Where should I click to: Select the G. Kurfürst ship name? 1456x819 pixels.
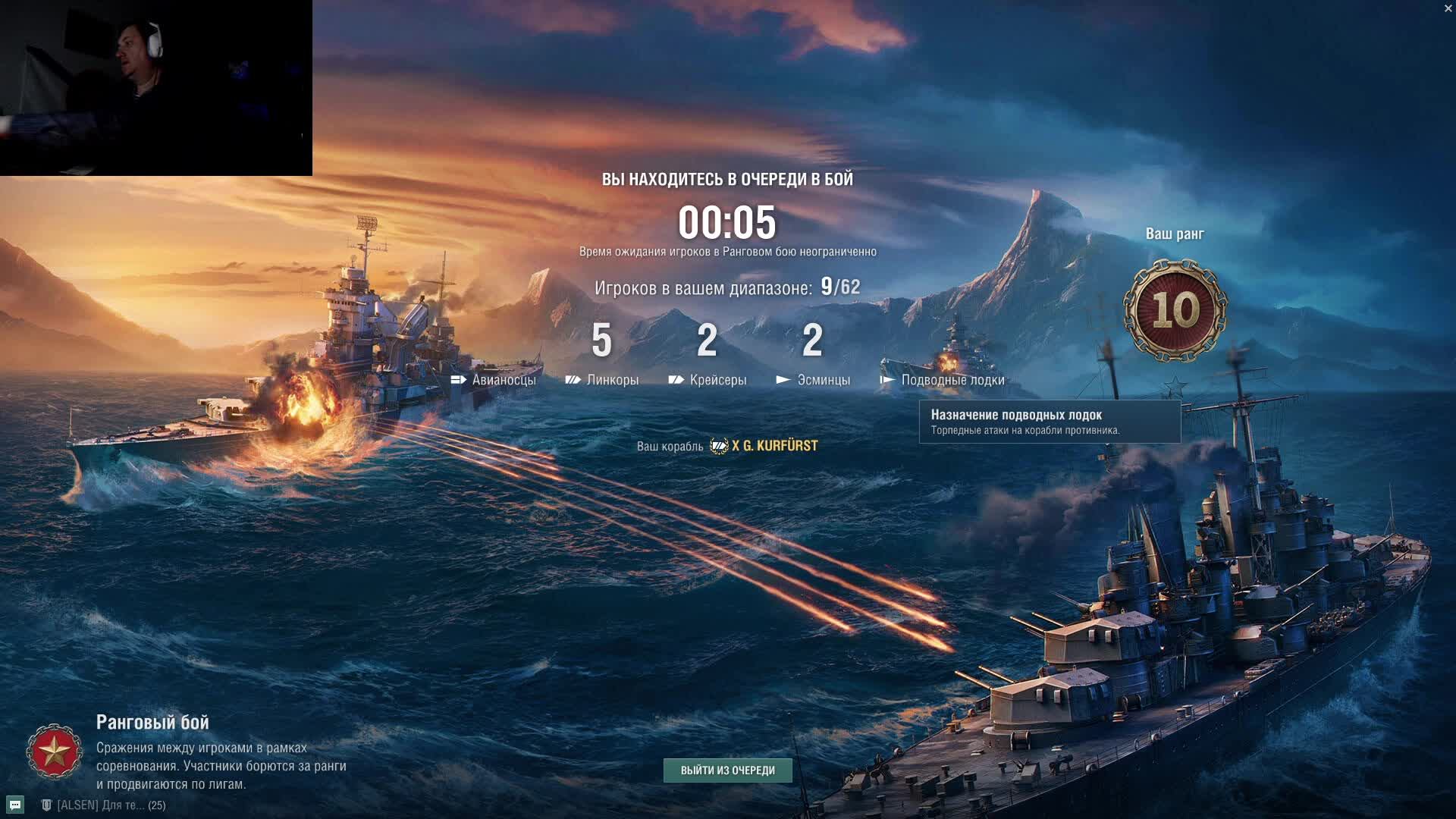coord(774,446)
